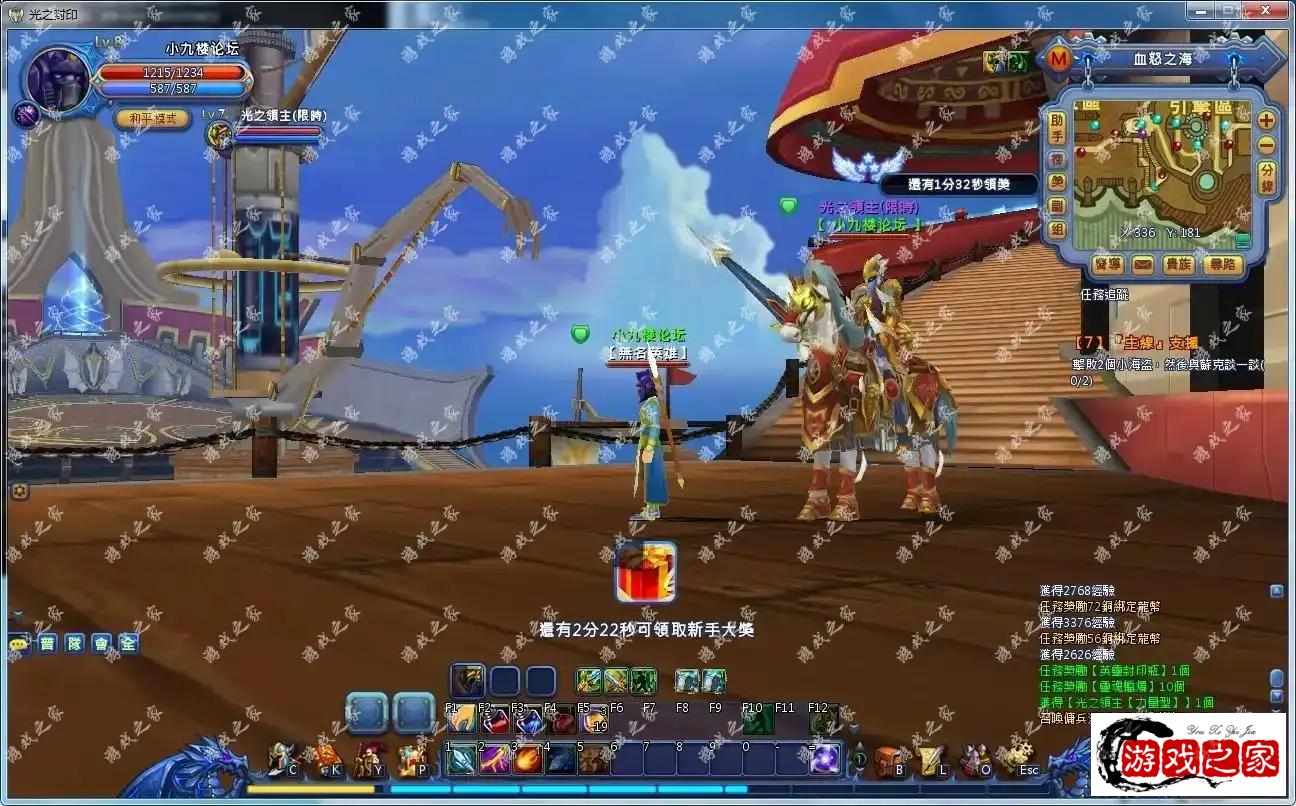Claim the newbie gift box reward

pyautogui.click(x=645, y=573)
